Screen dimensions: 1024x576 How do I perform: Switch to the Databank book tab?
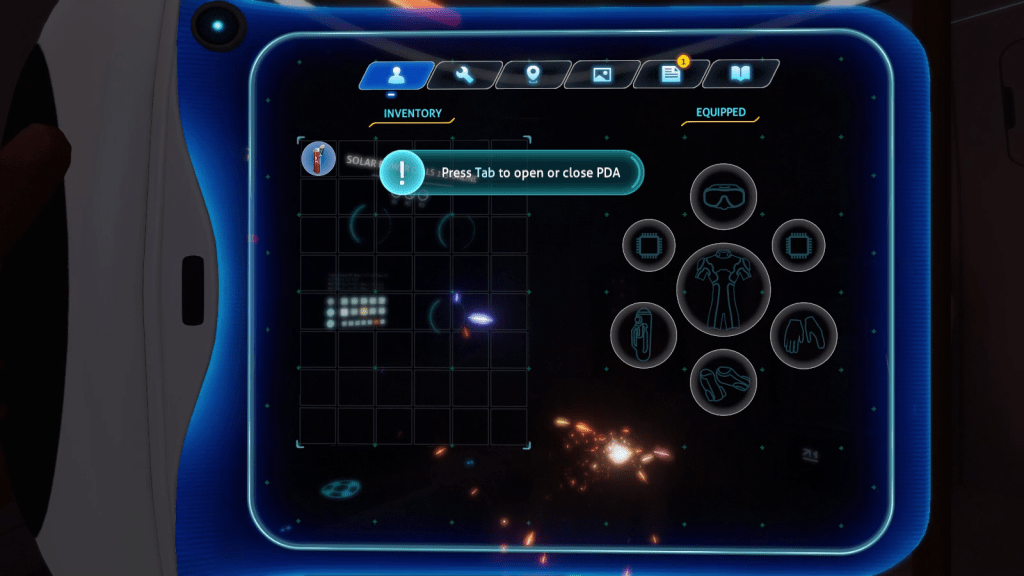(x=740, y=74)
